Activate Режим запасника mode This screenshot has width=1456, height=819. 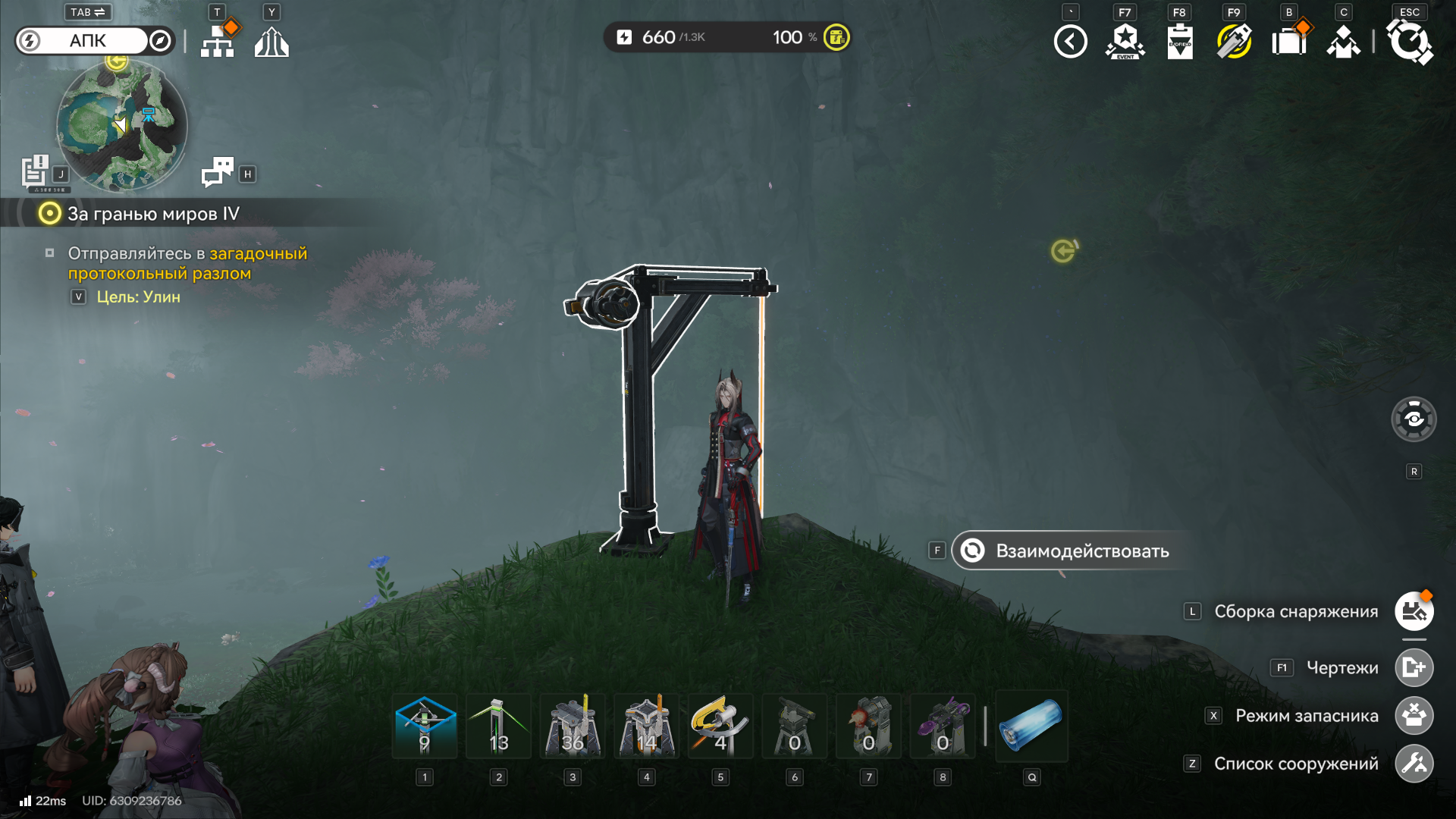point(1414,715)
